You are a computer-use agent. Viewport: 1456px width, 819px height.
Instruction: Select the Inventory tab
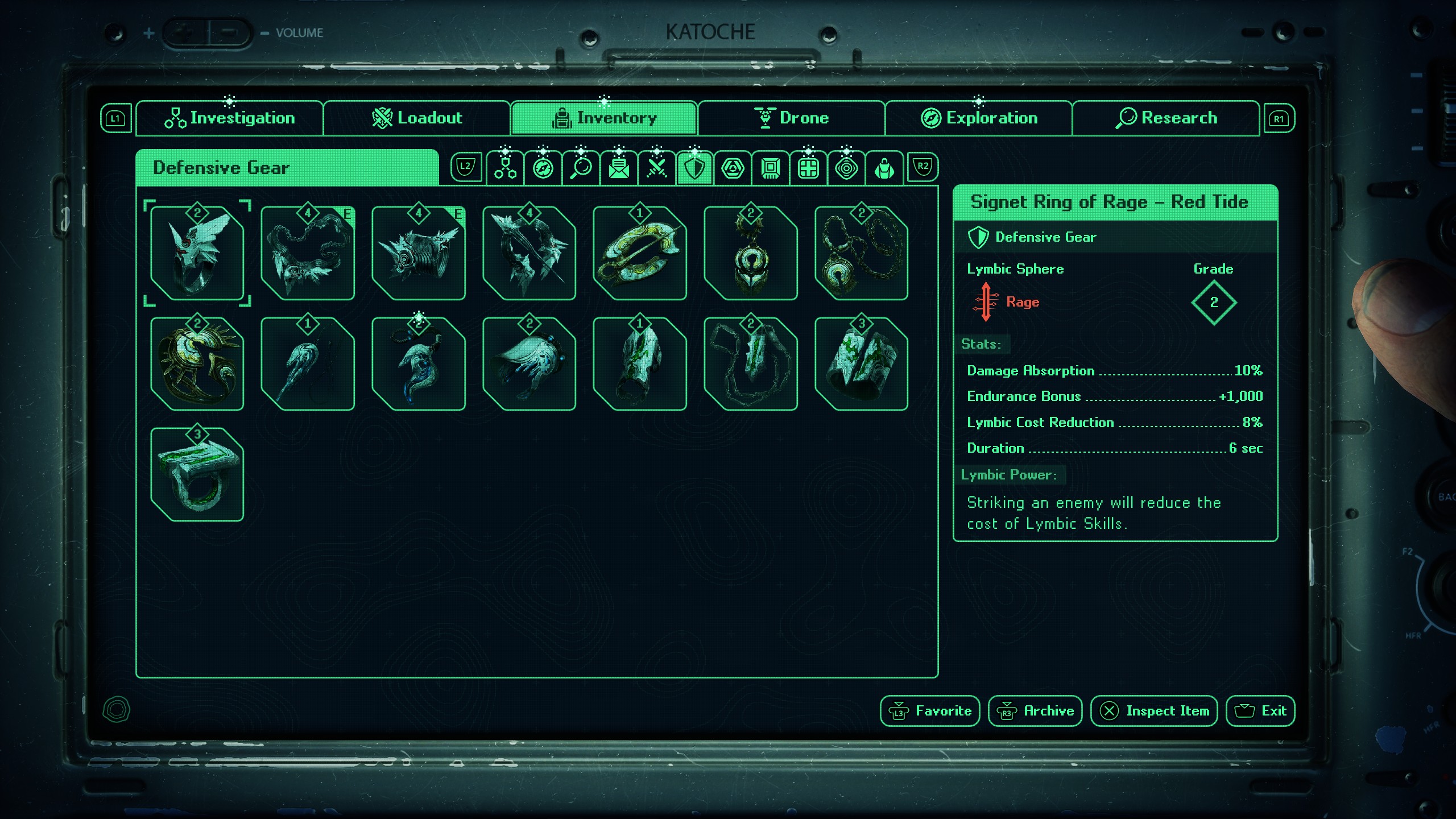(x=604, y=118)
